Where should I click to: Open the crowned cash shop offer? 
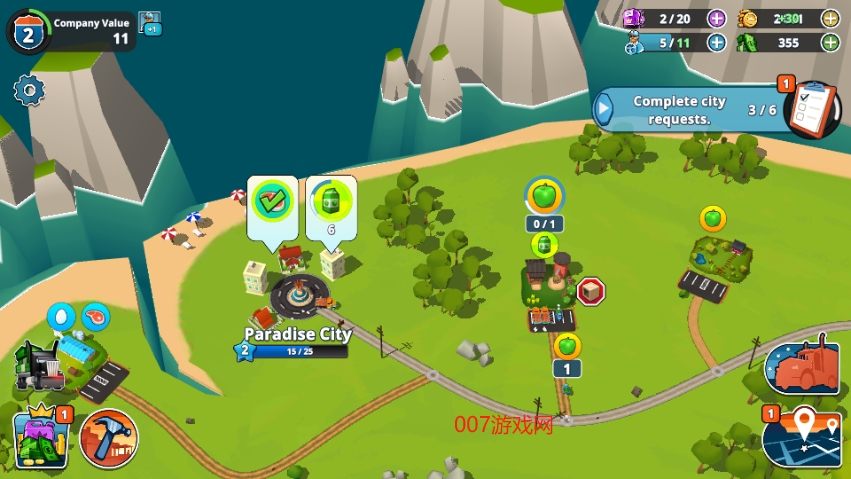[x=40, y=438]
